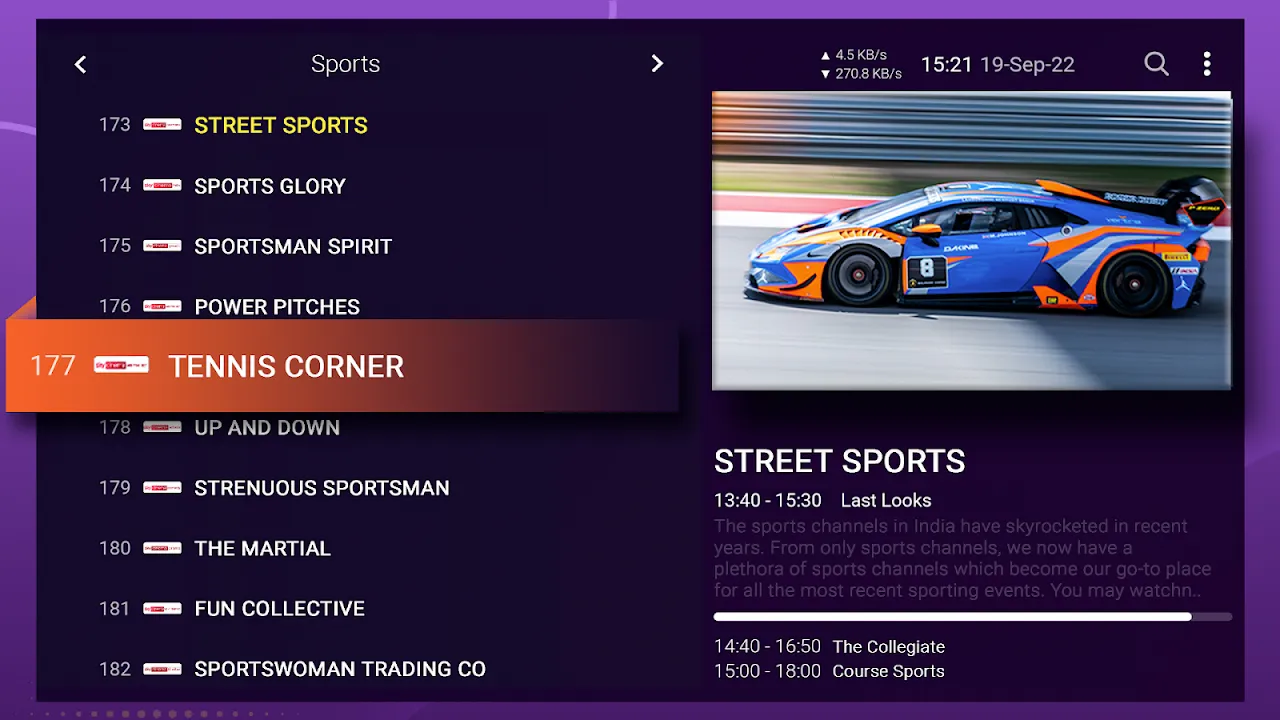The height and width of the screenshot is (720, 1280).
Task: Go to next category with right chevron
Action: pos(657,63)
